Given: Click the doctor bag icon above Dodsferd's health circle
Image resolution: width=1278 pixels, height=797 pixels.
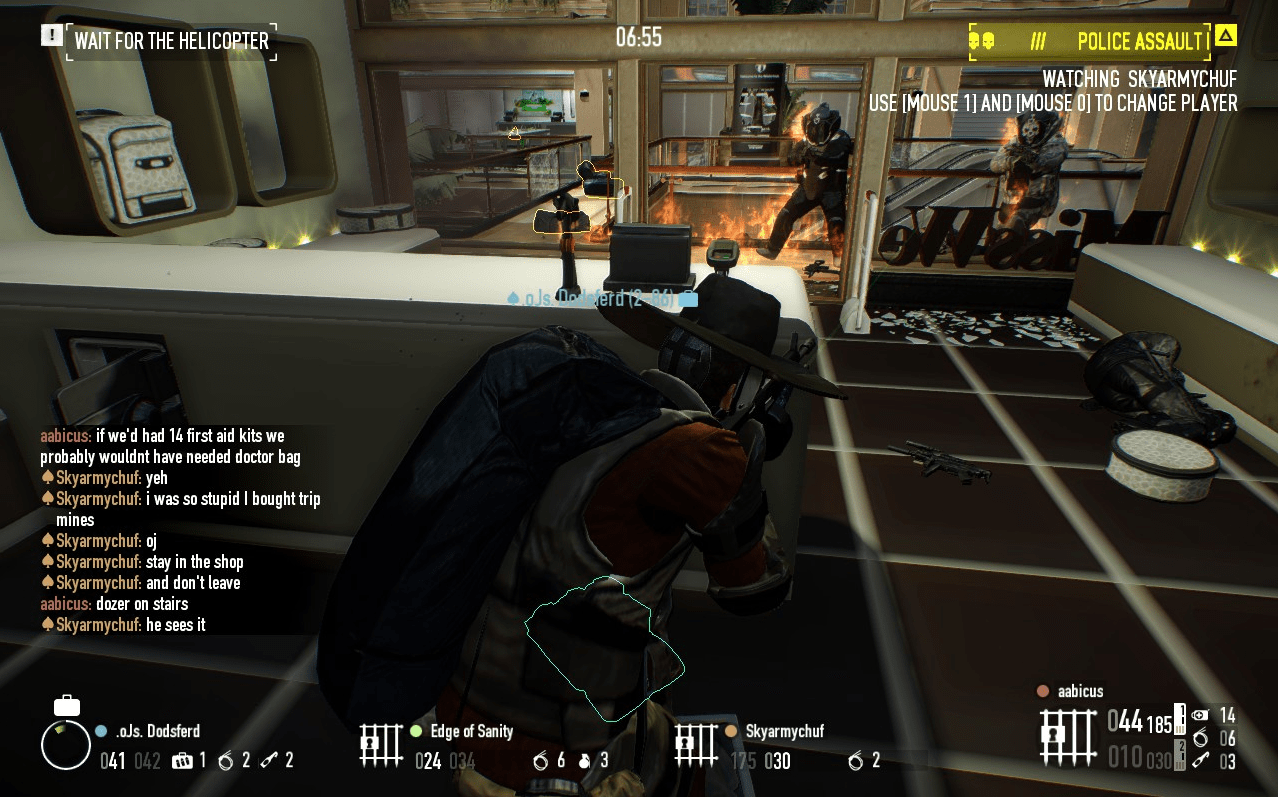Looking at the screenshot, I should point(67,705).
